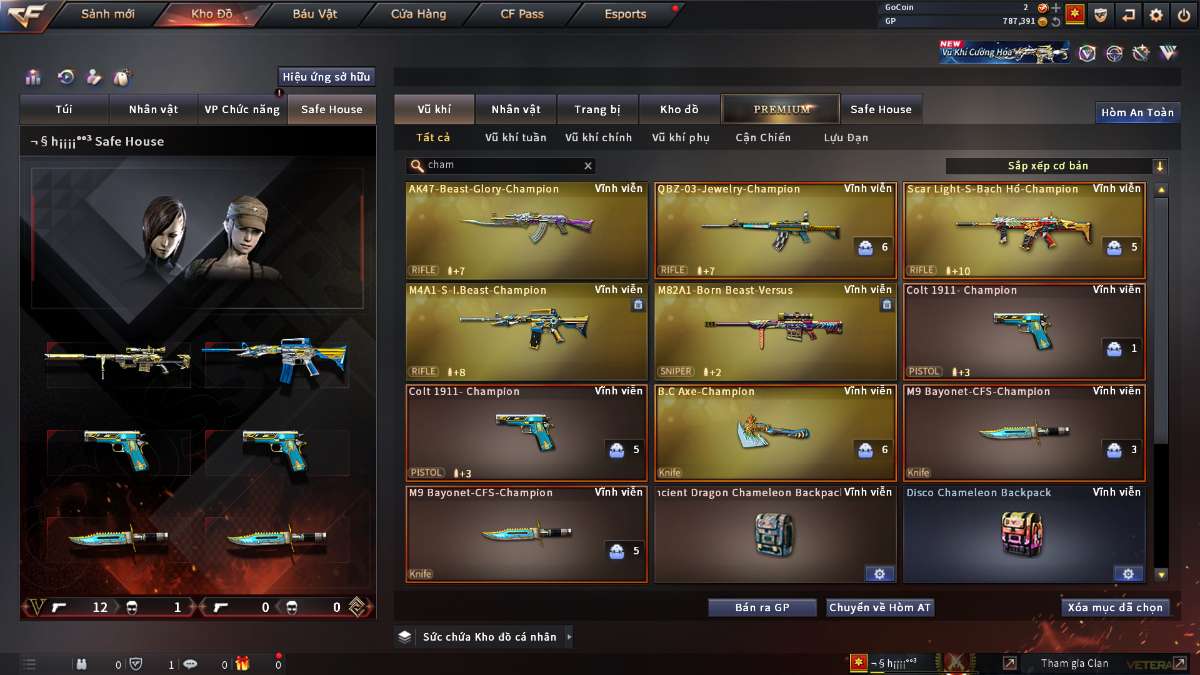Close the game with the X button
The image size is (1200, 675).
[1183, 14]
